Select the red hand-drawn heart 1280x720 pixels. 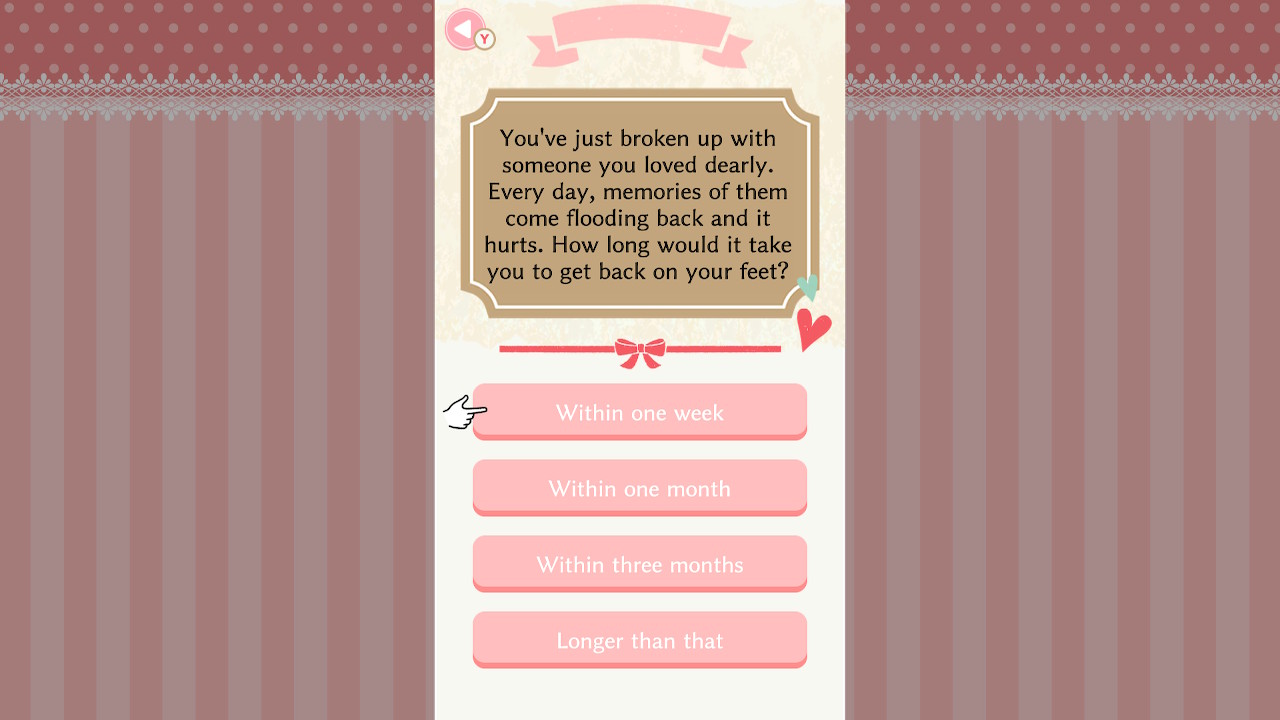pos(813,331)
